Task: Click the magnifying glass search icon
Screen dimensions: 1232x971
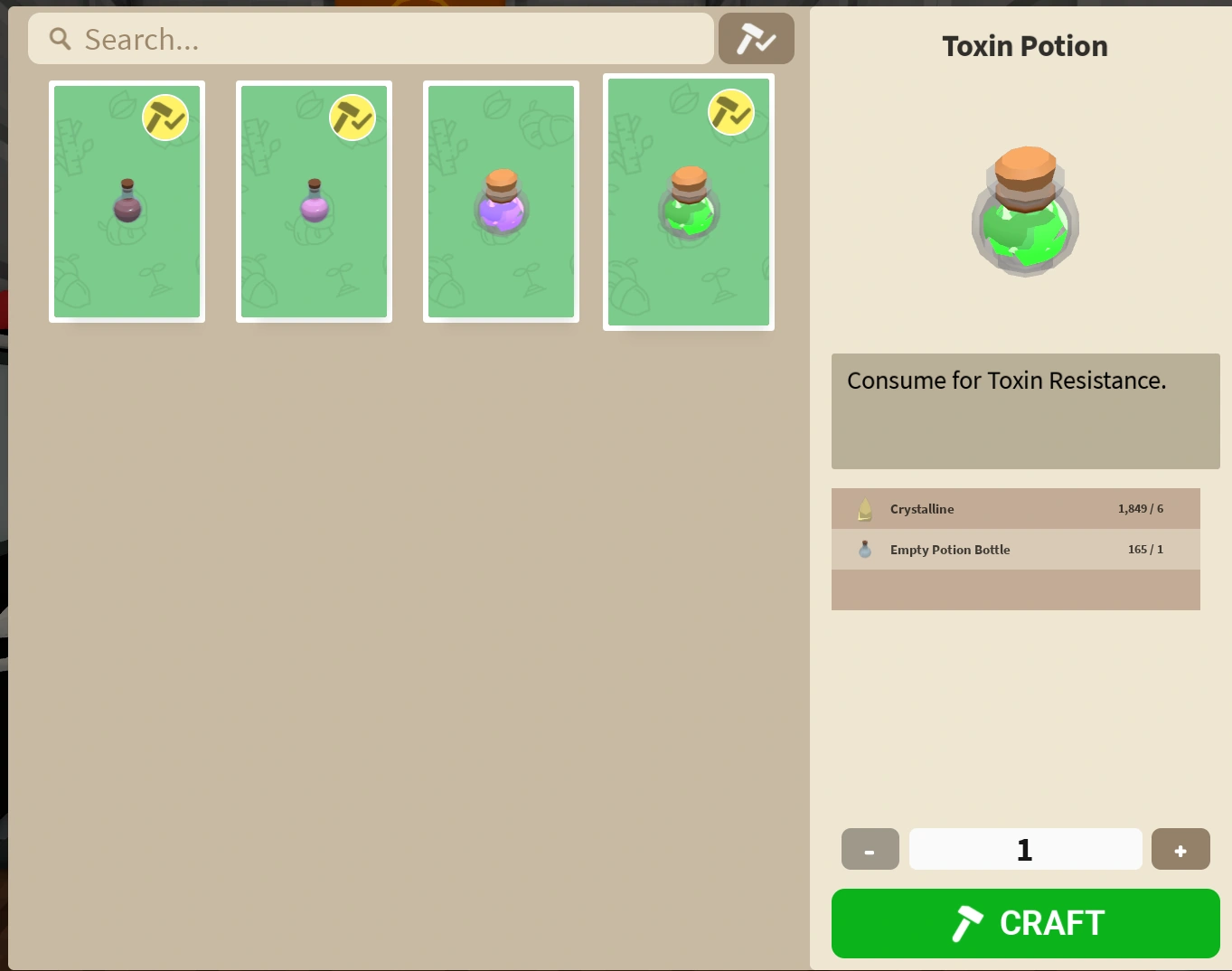Action: coord(59,39)
